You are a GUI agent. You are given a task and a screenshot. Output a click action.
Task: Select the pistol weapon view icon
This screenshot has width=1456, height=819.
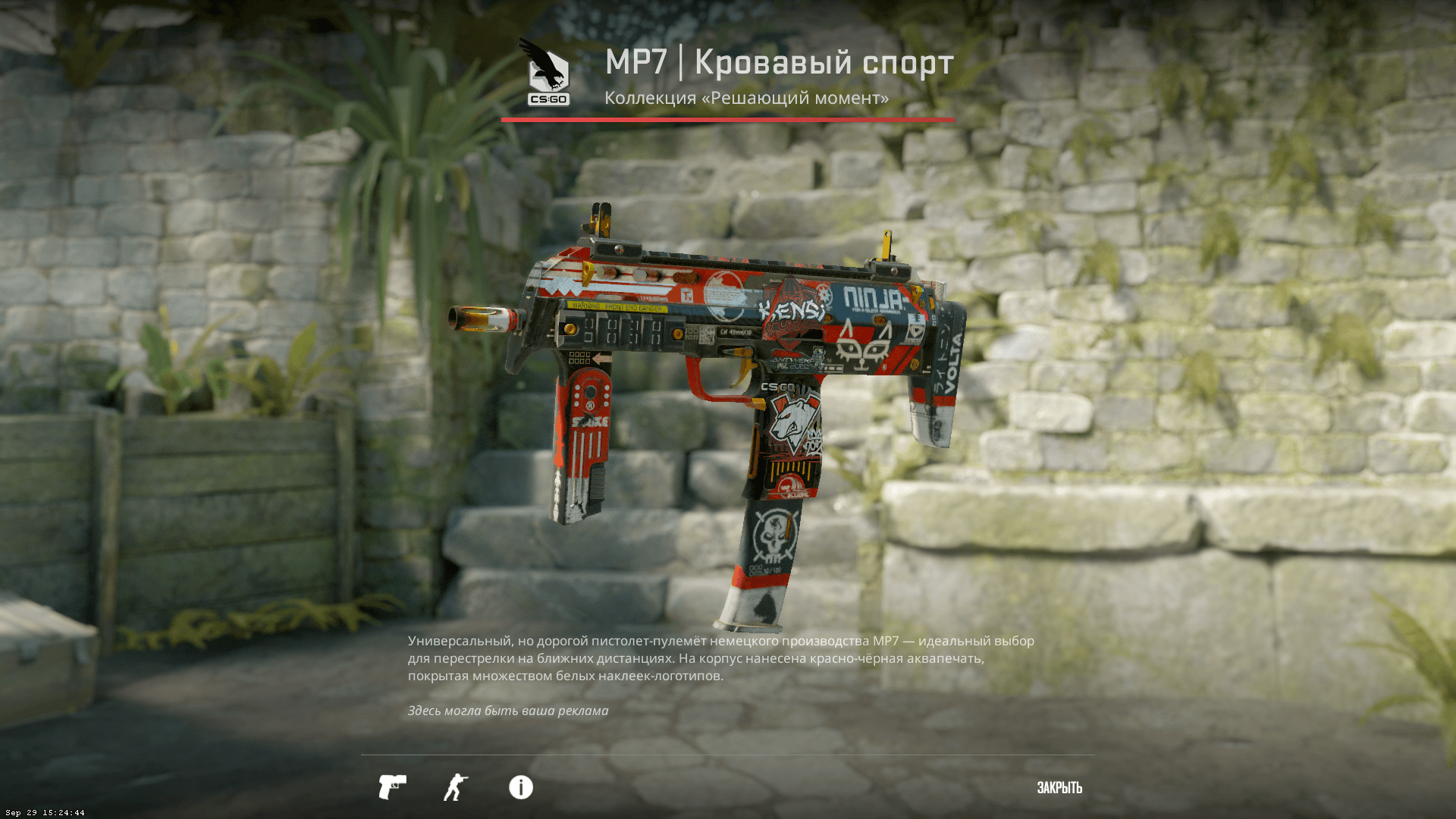pyautogui.click(x=392, y=787)
